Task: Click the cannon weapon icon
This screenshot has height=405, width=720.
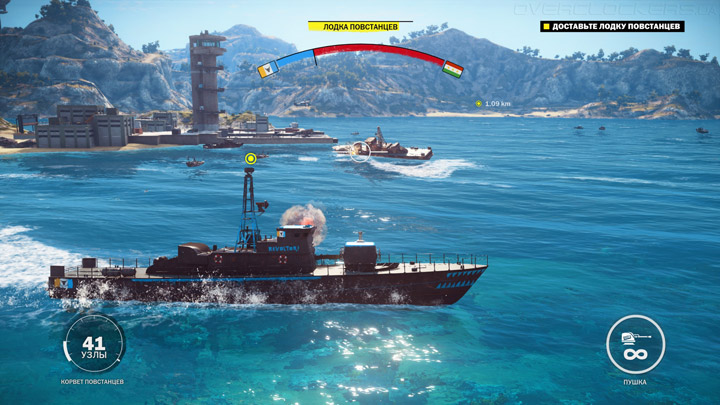Action: click(635, 344)
